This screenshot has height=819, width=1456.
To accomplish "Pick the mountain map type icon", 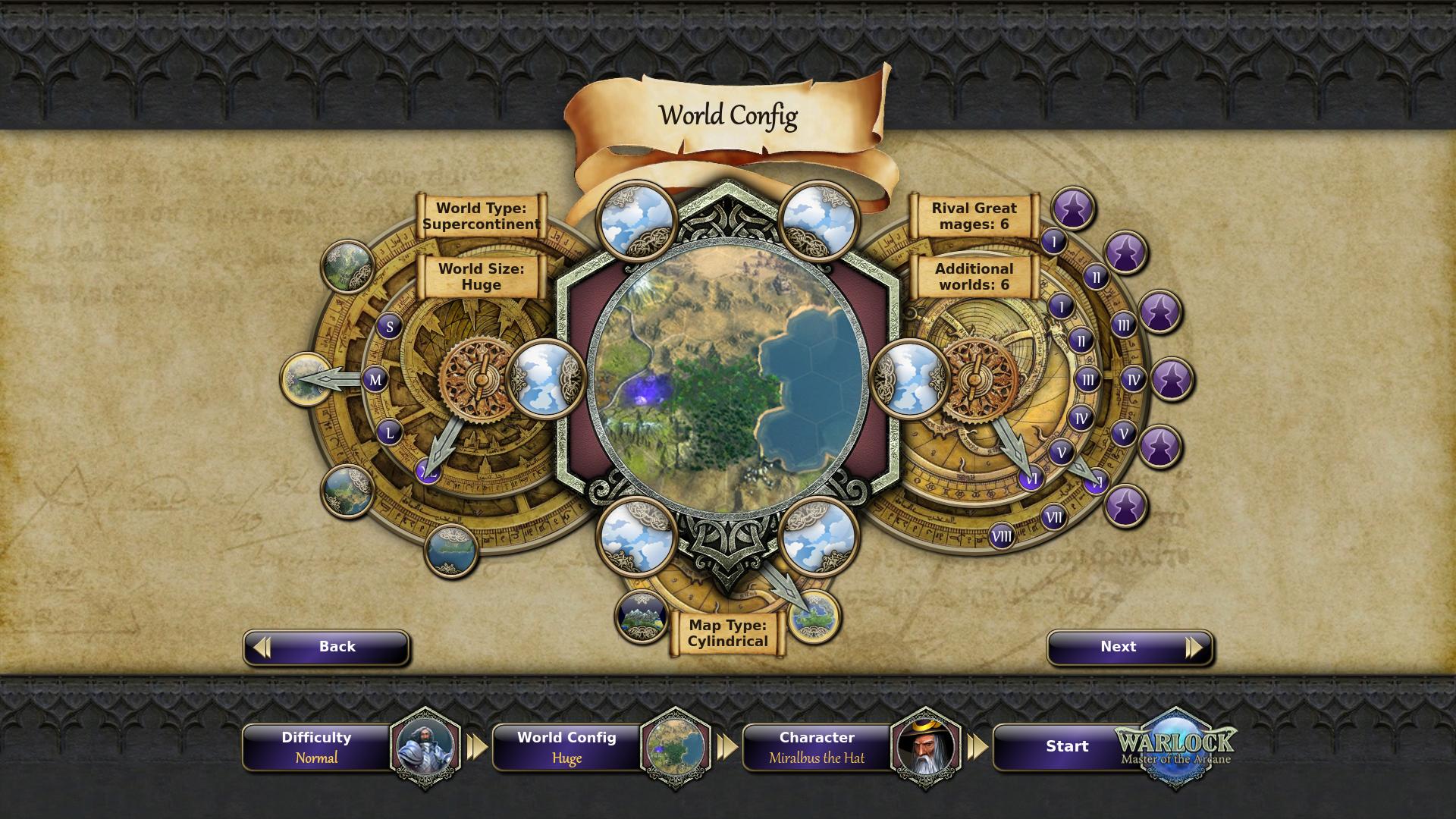I will [641, 616].
